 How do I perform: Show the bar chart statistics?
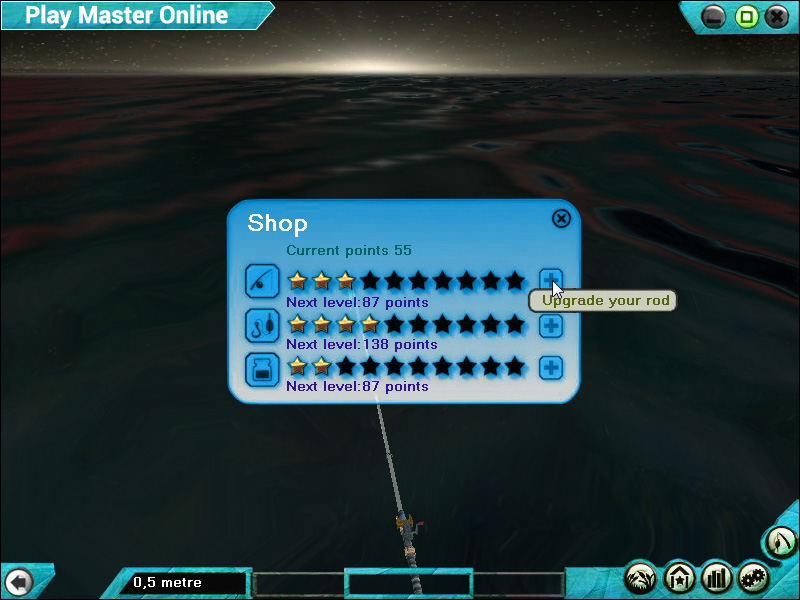point(717,577)
